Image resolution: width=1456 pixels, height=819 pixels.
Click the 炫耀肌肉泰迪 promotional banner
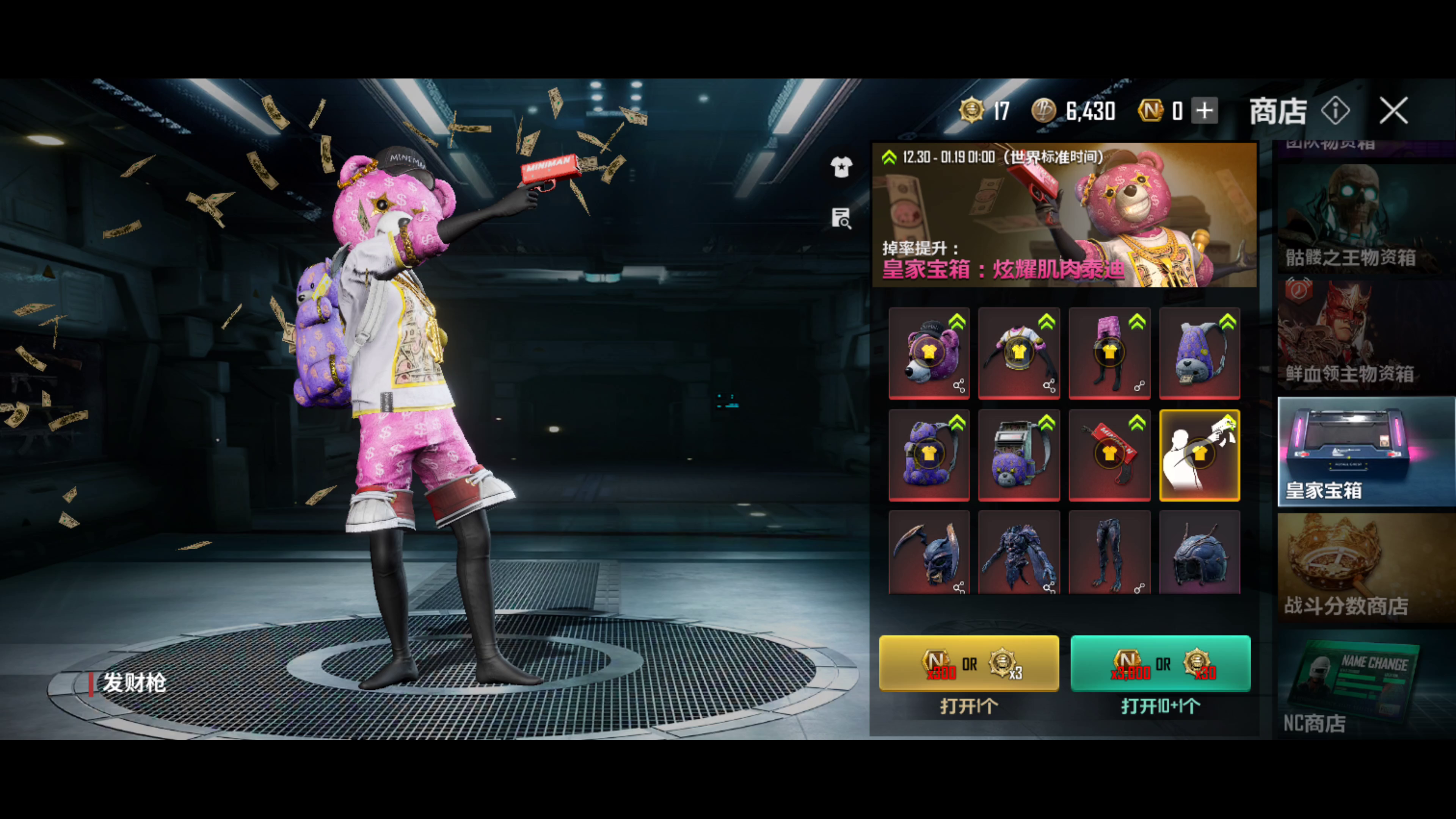click(x=1064, y=215)
